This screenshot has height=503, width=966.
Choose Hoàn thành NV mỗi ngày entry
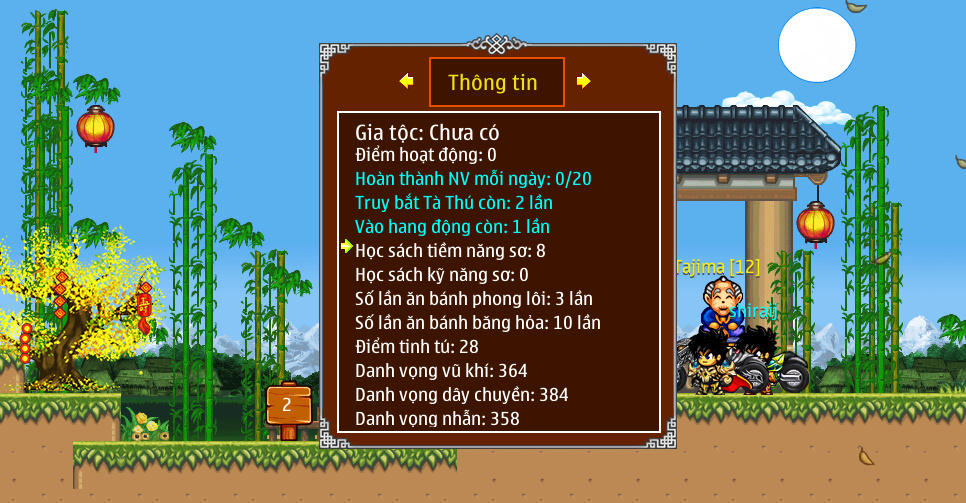coord(473,179)
